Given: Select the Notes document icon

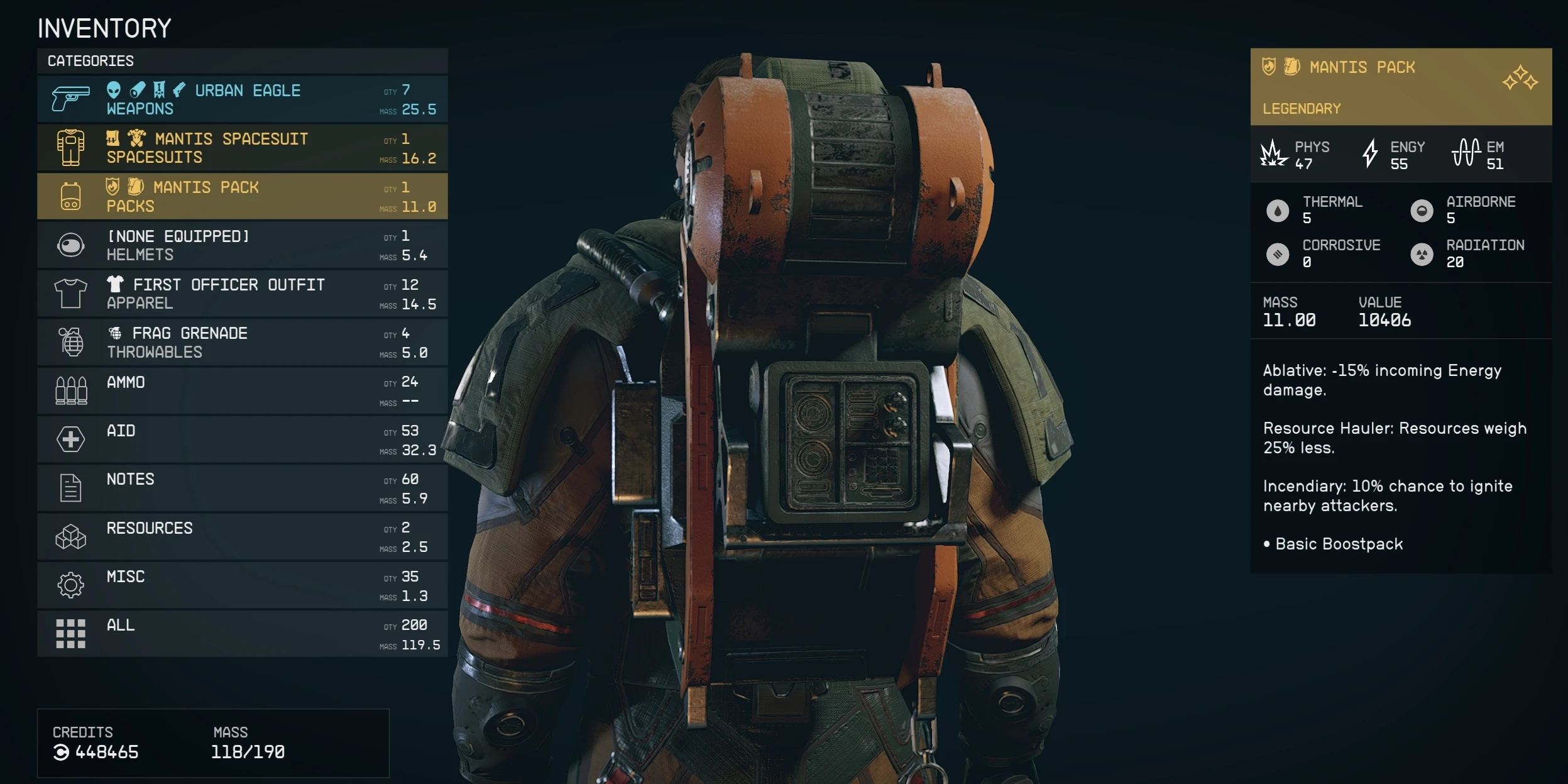Looking at the screenshot, I should [70, 487].
